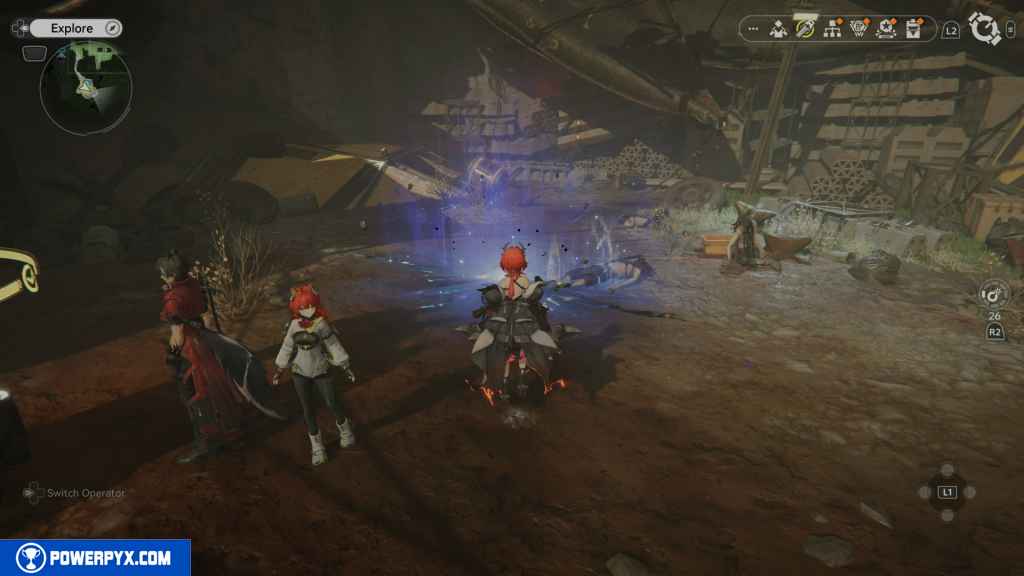
Task: Click the compass icon on Explore pill
Action: (112, 28)
